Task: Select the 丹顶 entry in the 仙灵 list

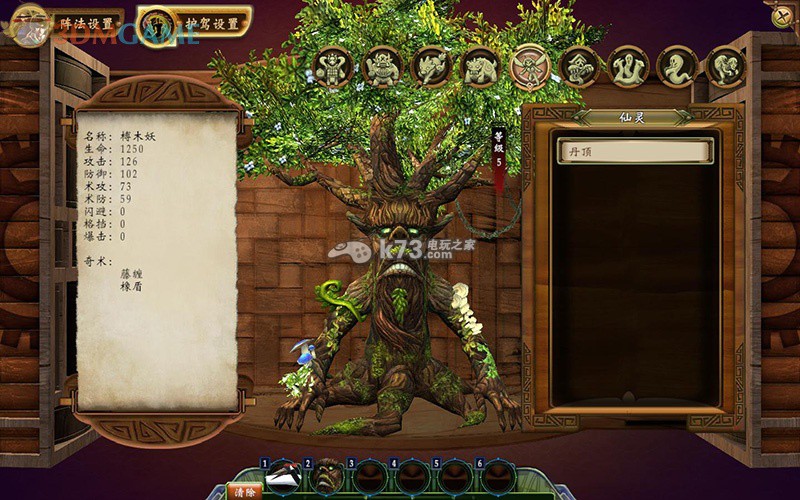Action: pyautogui.click(x=635, y=151)
